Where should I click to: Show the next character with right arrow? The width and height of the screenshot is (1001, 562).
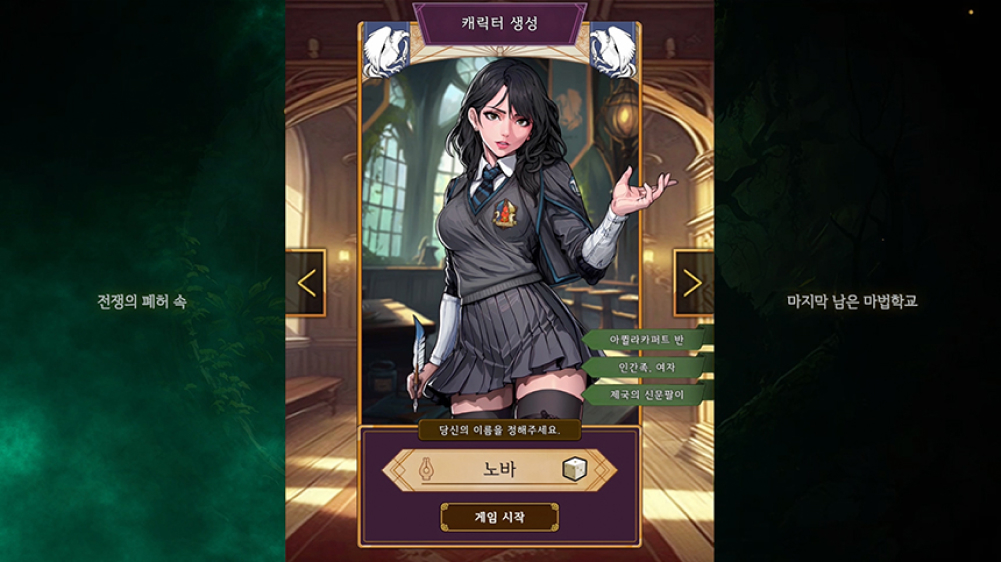(693, 283)
